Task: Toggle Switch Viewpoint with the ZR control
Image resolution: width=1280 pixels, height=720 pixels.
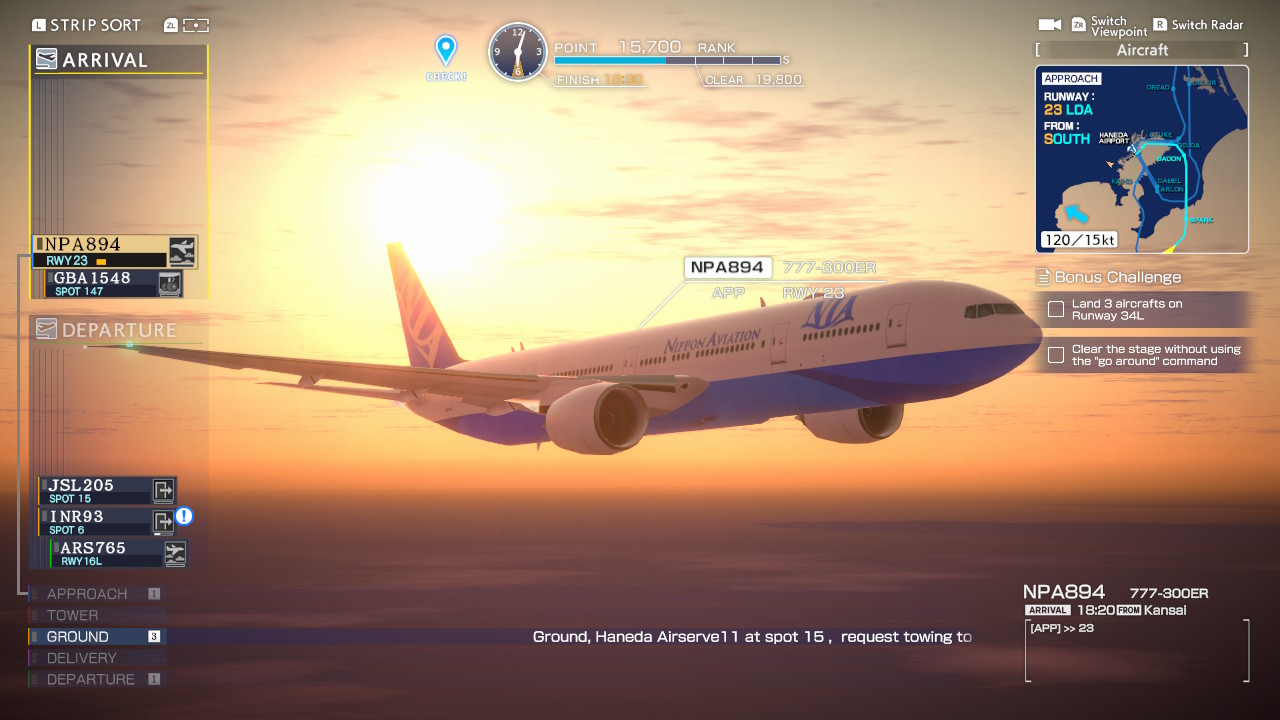Action: [x=1078, y=24]
